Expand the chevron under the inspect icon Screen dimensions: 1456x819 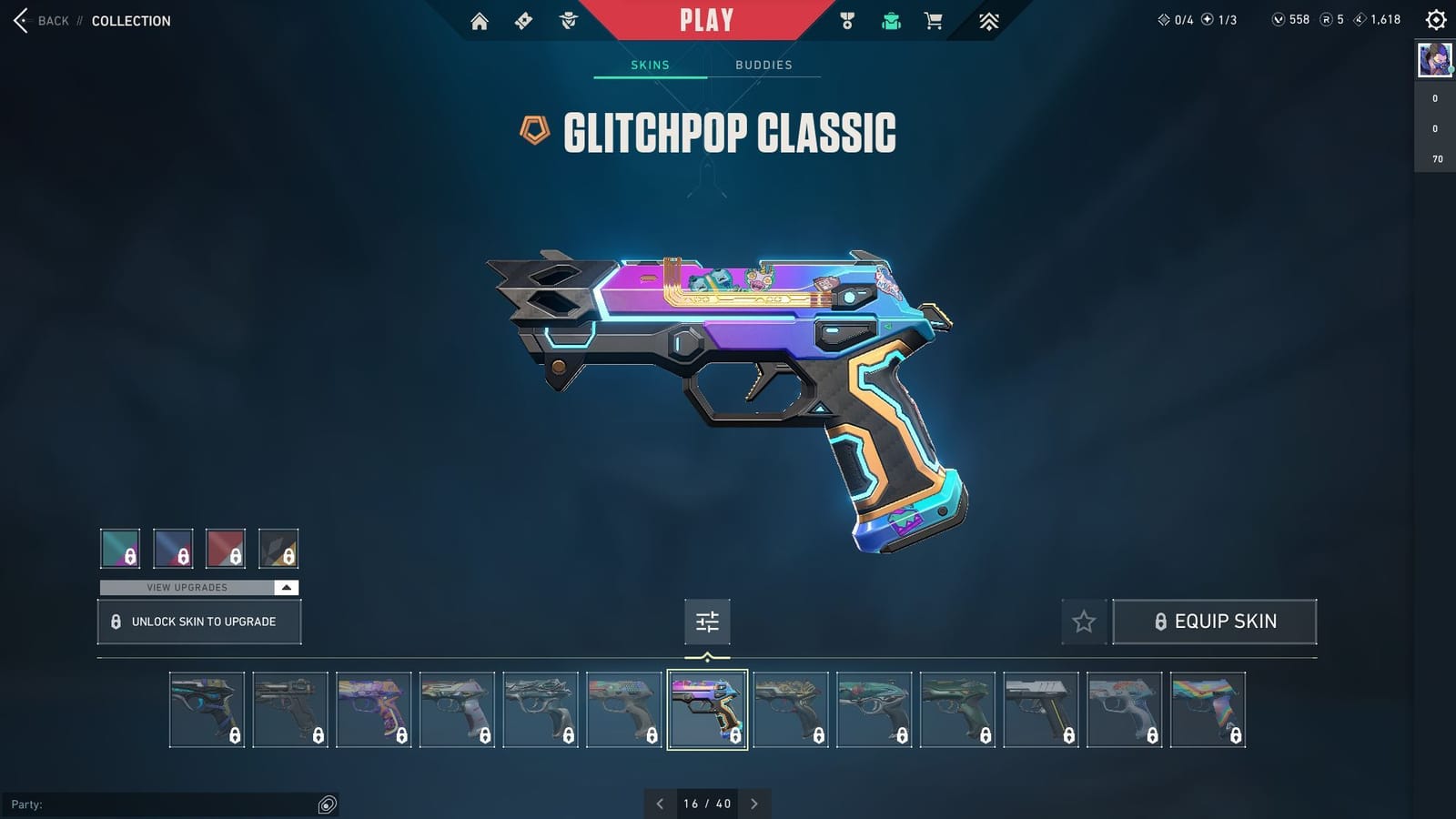point(707,654)
